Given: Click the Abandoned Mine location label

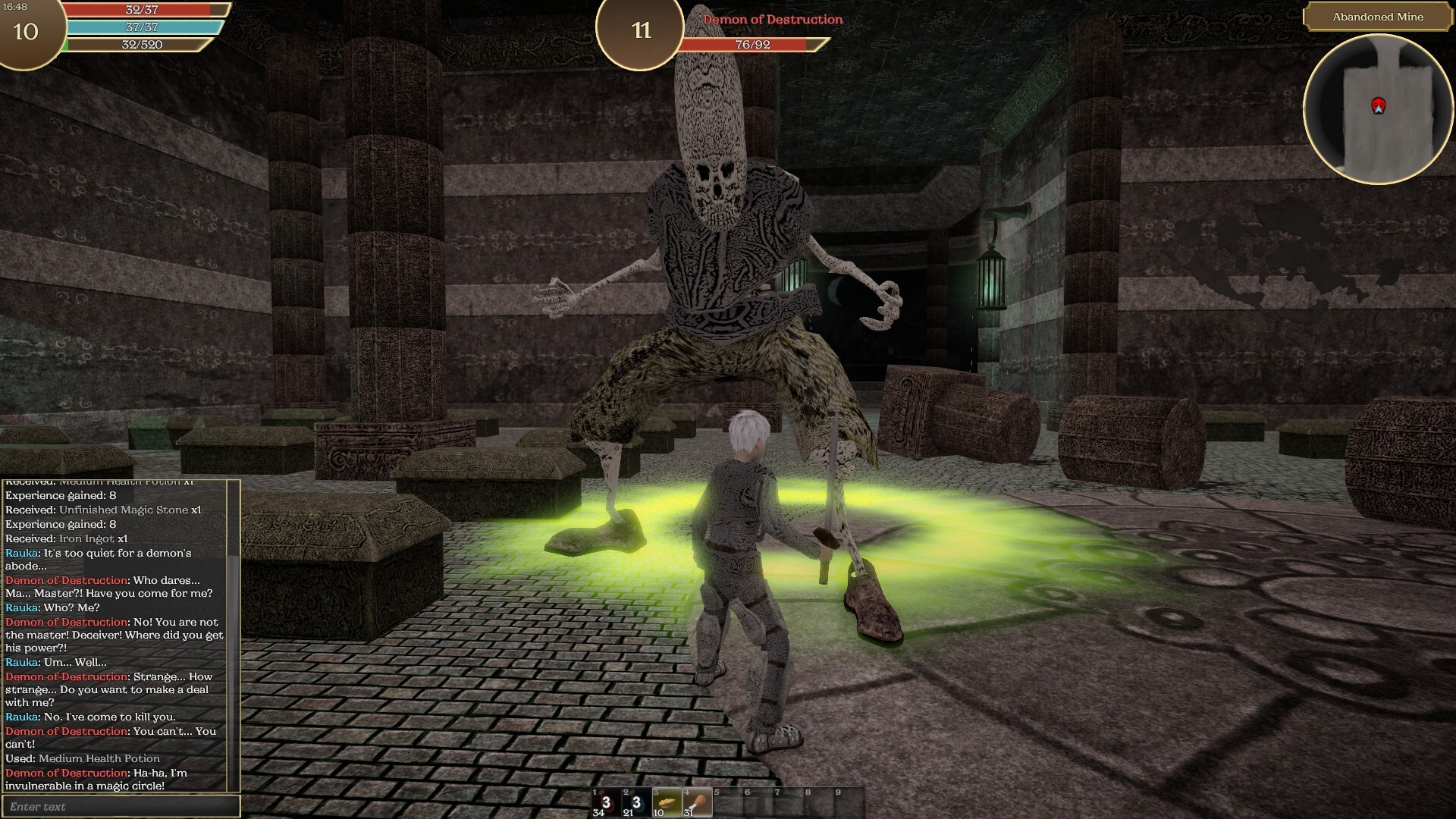Looking at the screenshot, I should tap(1377, 17).
